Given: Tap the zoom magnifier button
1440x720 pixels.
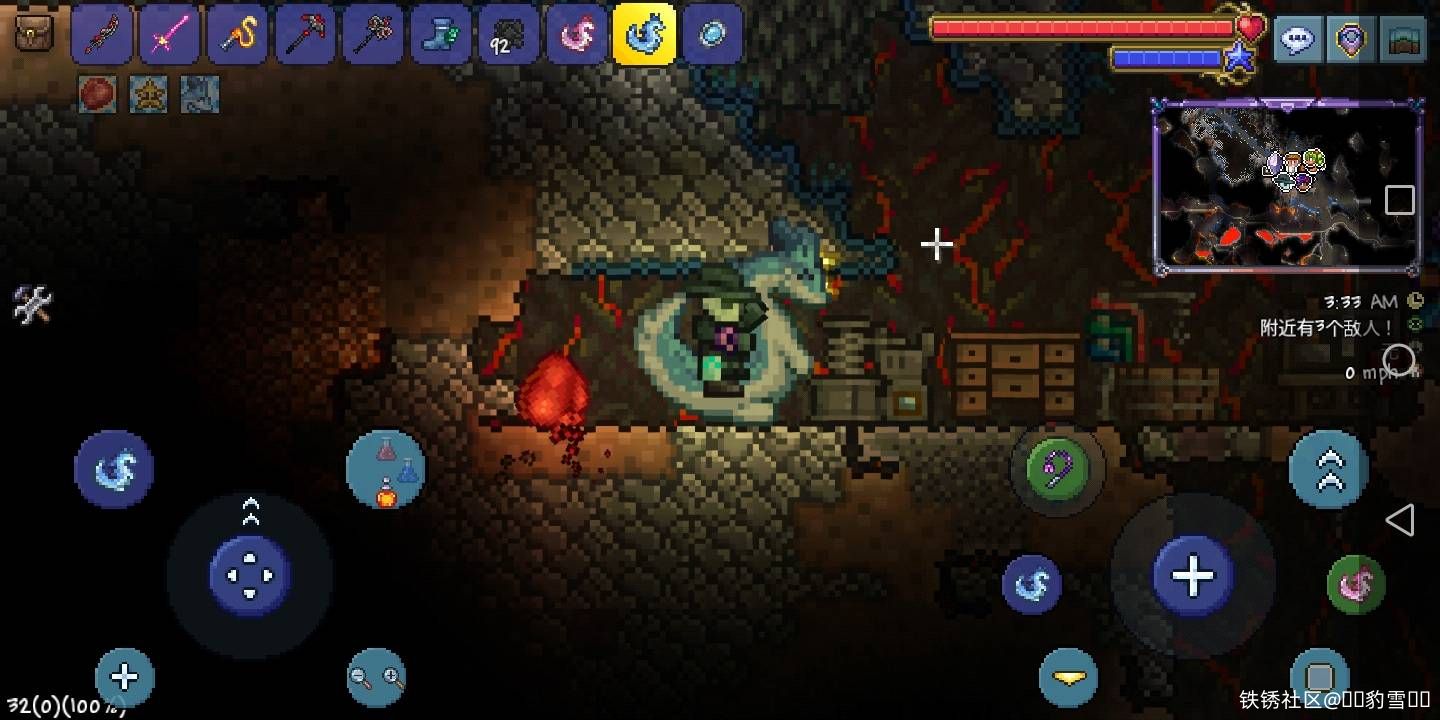Looking at the screenshot, I should 377,679.
